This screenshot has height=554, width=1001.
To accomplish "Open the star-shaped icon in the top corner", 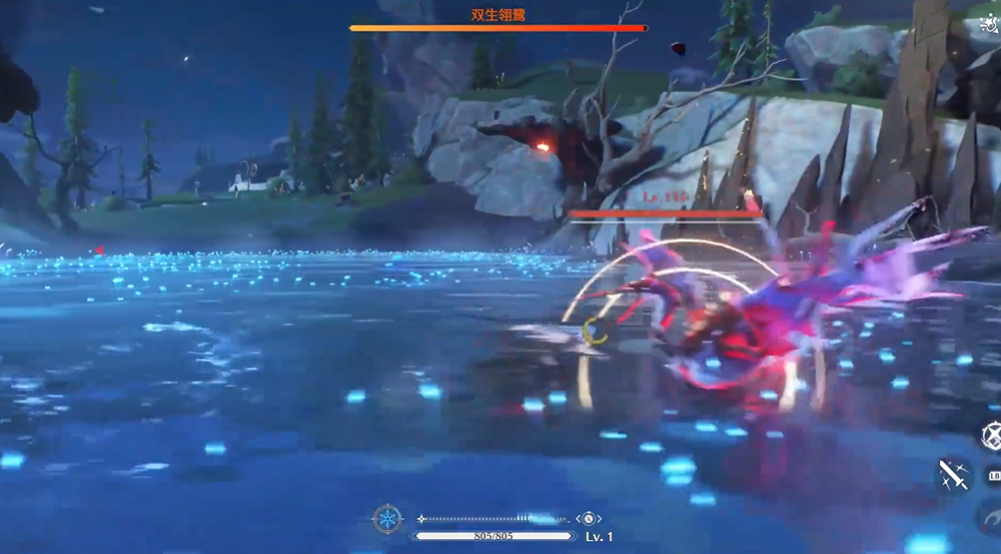I will tap(991, 22).
